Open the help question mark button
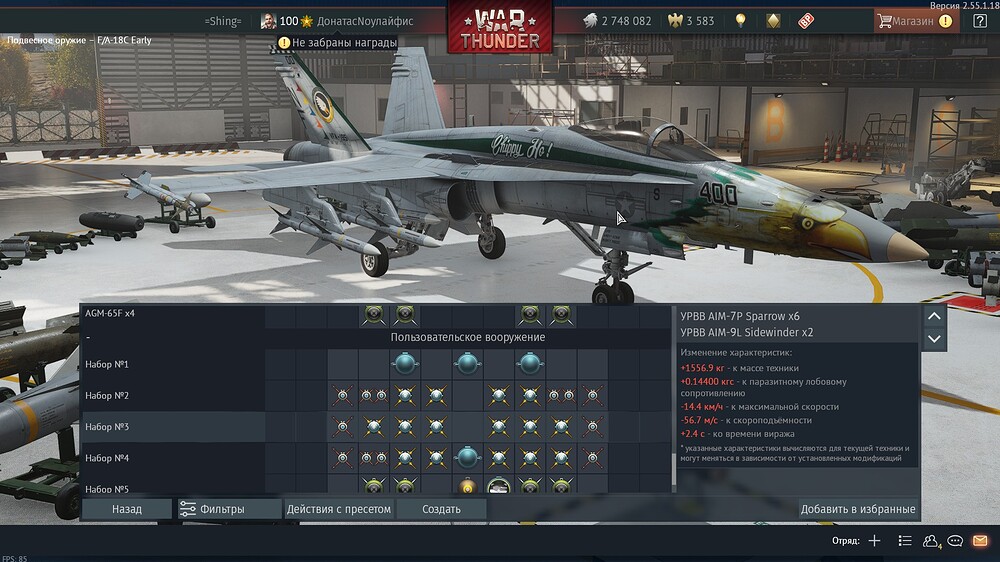Image resolution: width=1000 pixels, height=562 pixels. (x=979, y=20)
